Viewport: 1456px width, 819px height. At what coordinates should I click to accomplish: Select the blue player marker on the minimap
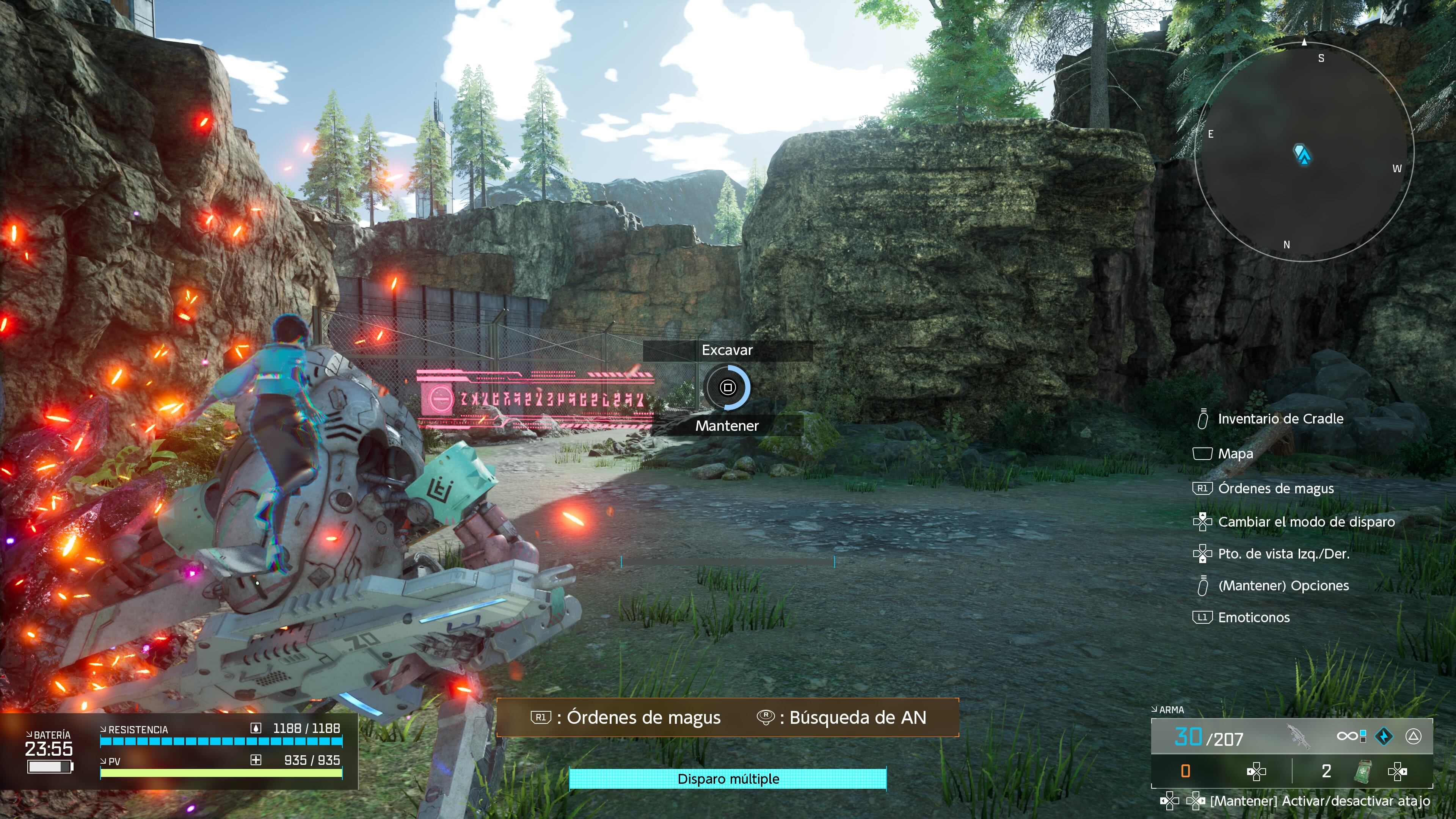click(x=1302, y=154)
